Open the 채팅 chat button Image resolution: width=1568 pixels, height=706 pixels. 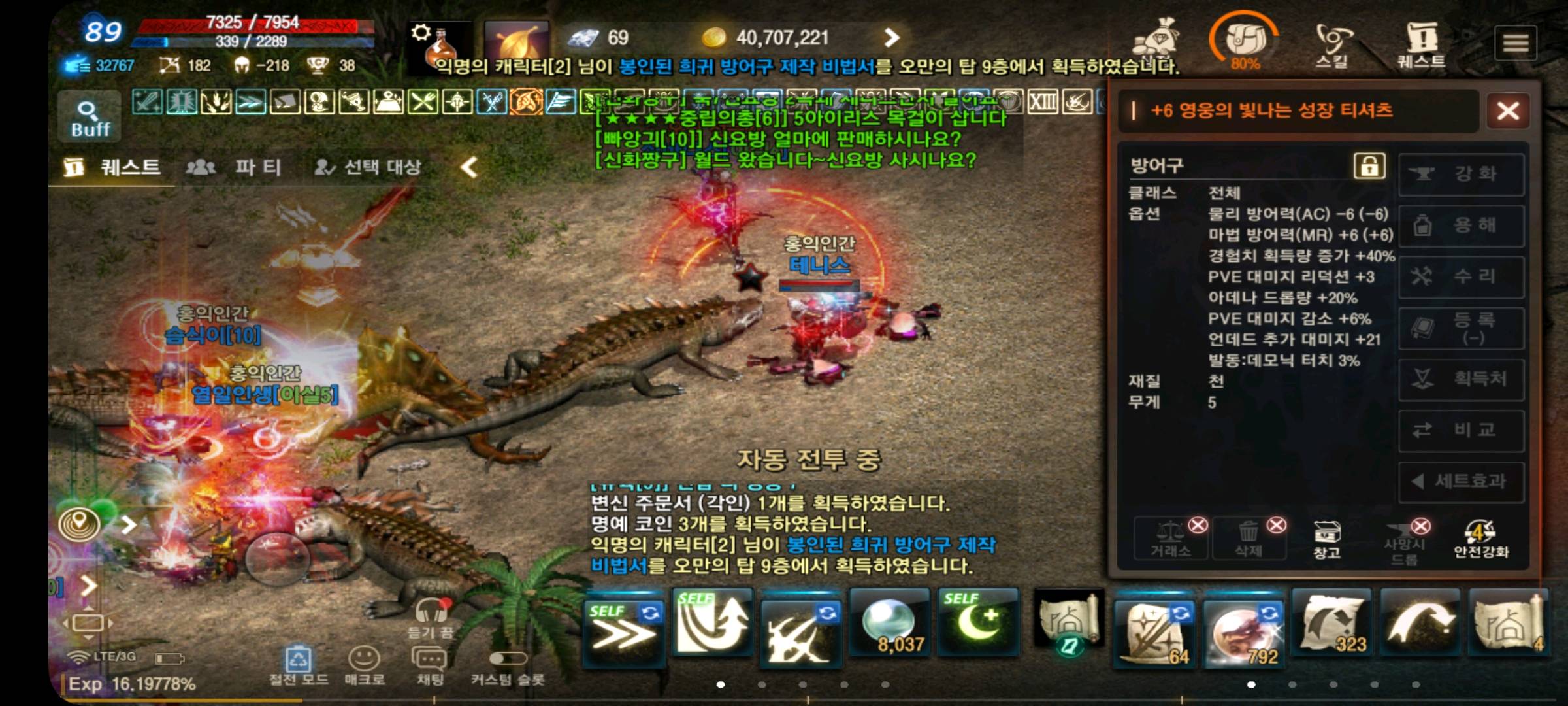point(429,664)
